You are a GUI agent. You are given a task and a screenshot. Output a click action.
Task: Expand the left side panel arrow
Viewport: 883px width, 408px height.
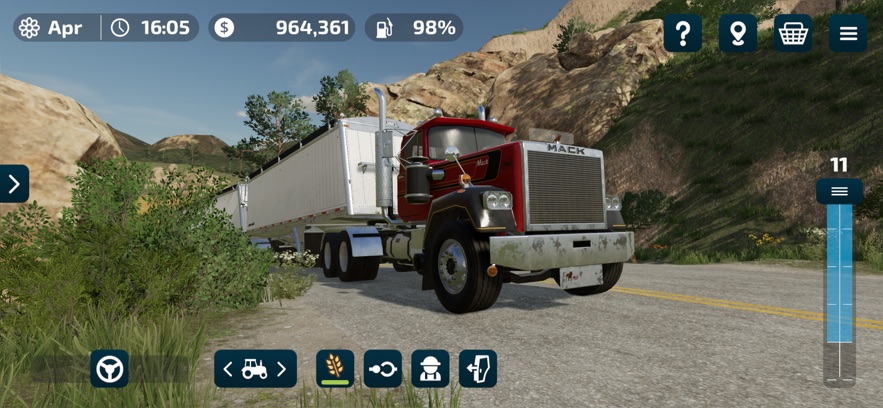pos(14,184)
